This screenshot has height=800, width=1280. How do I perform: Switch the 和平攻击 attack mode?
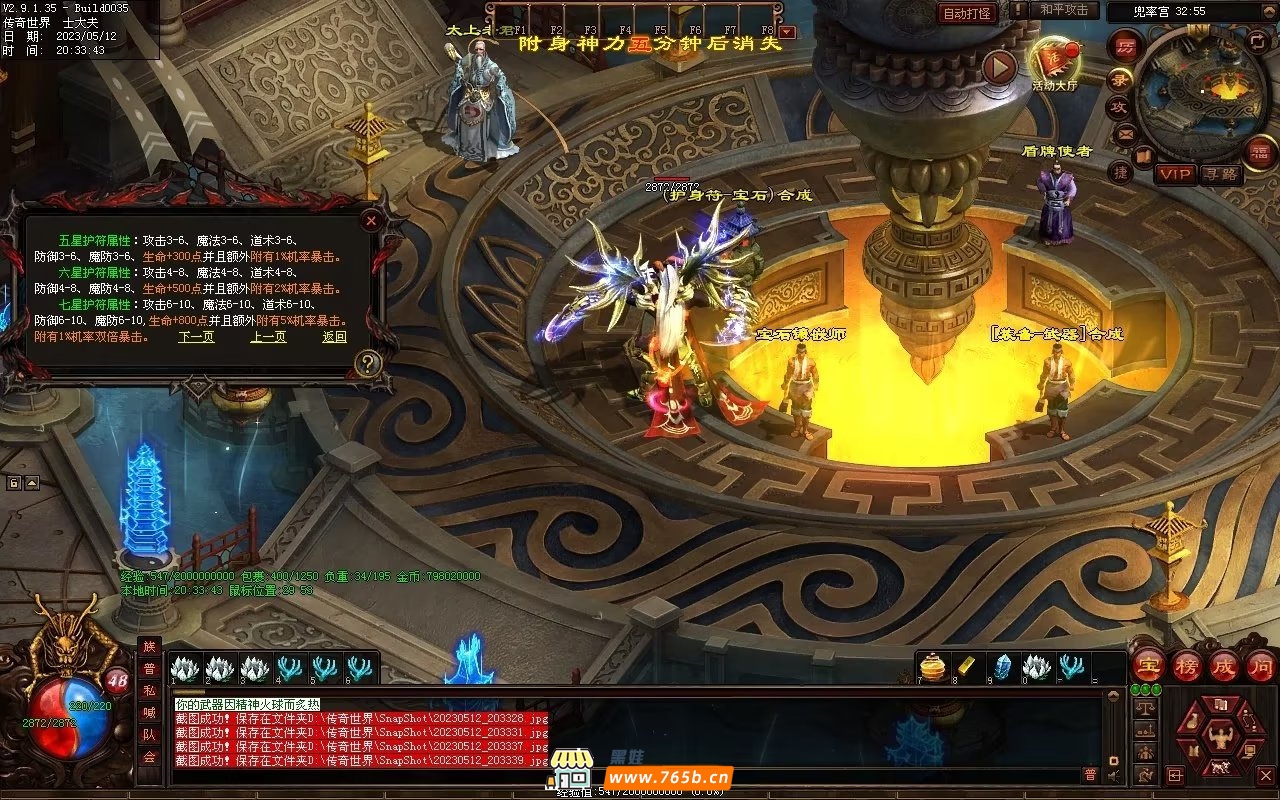point(1063,11)
